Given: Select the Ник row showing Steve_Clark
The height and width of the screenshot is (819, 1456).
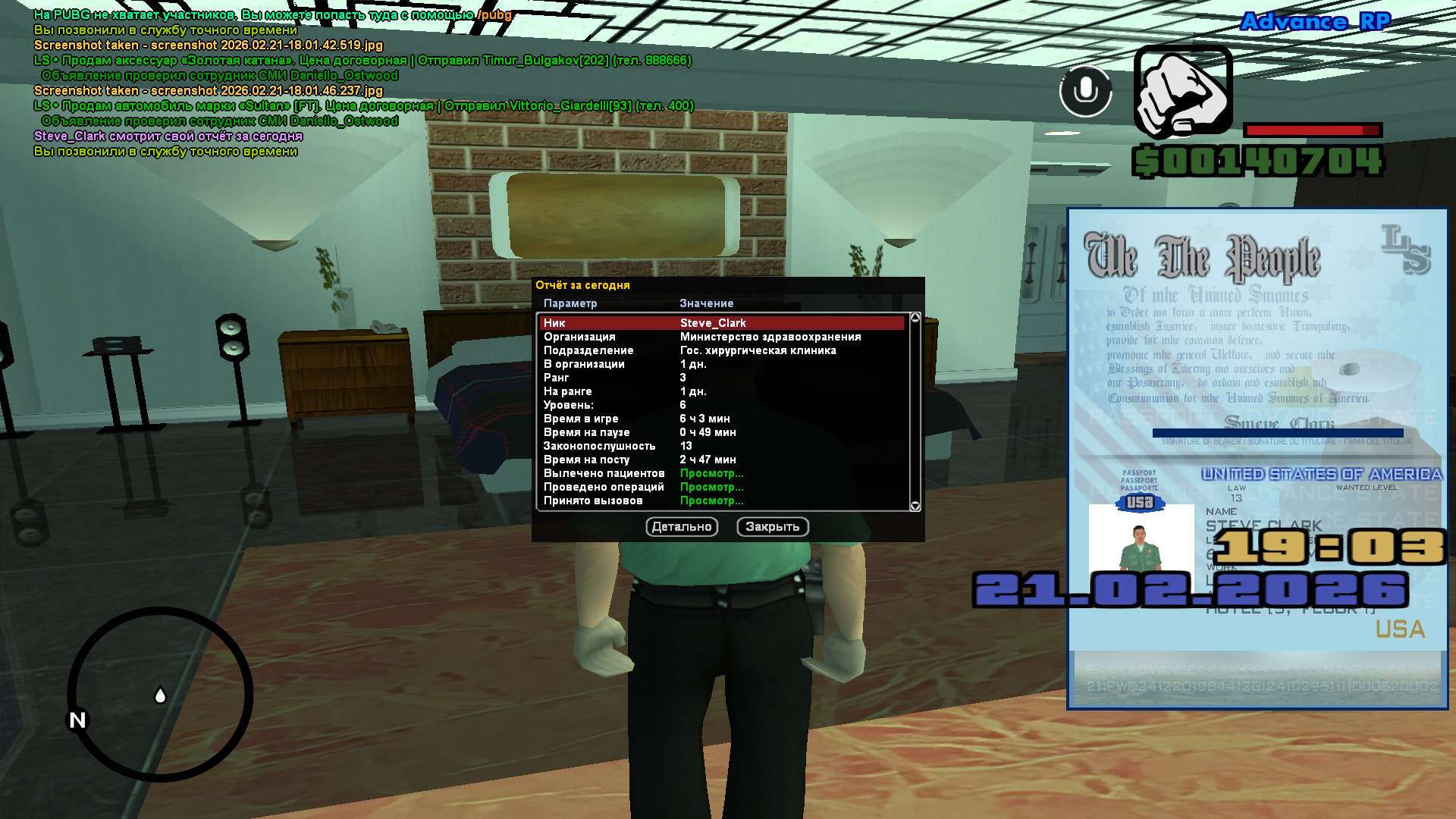Looking at the screenshot, I should click(721, 323).
